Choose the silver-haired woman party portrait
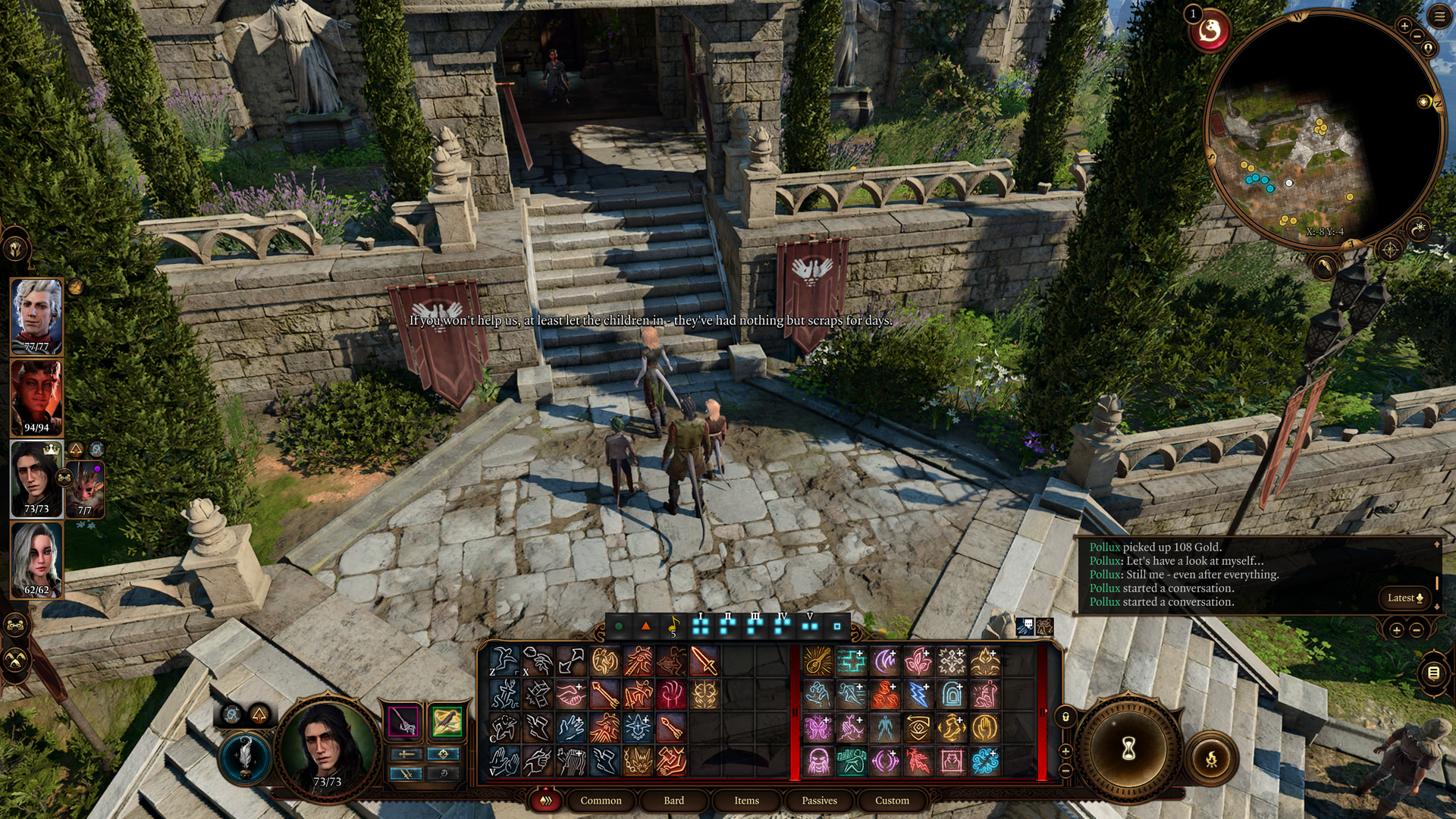This screenshot has width=1456, height=819. [x=36, y=560]
